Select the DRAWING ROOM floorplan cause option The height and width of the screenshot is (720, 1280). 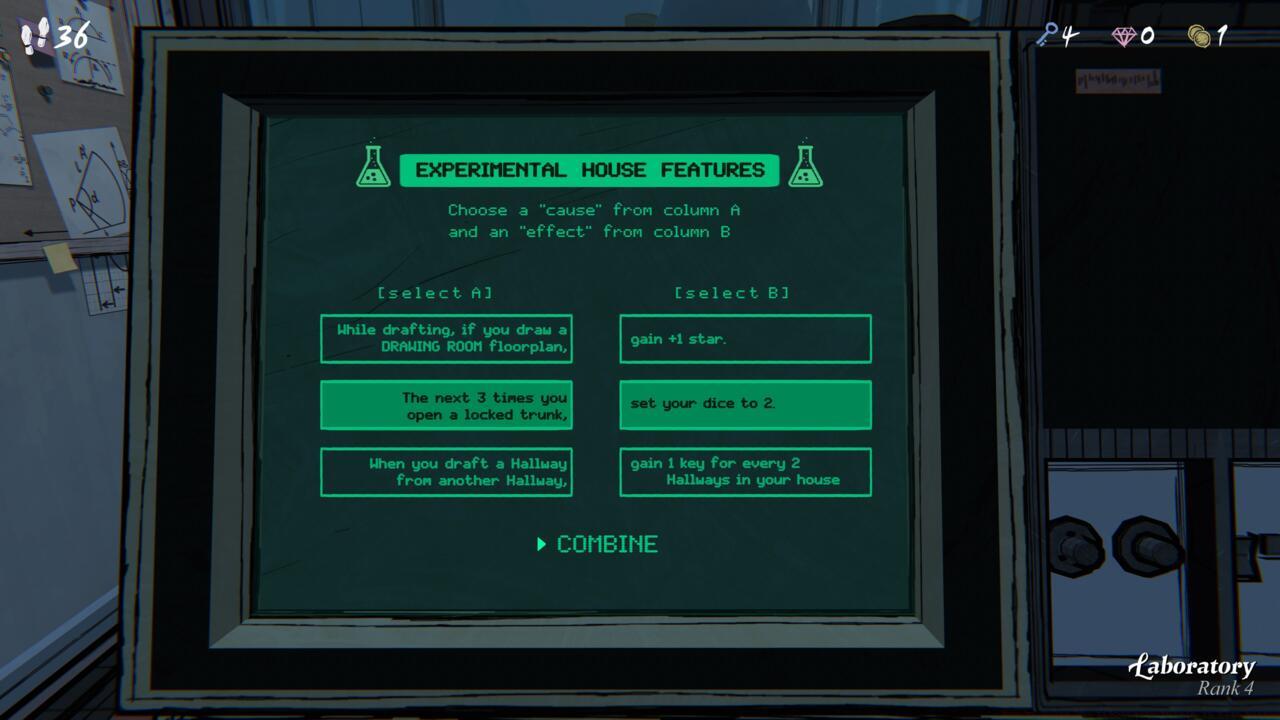click(x=446, y=338)
